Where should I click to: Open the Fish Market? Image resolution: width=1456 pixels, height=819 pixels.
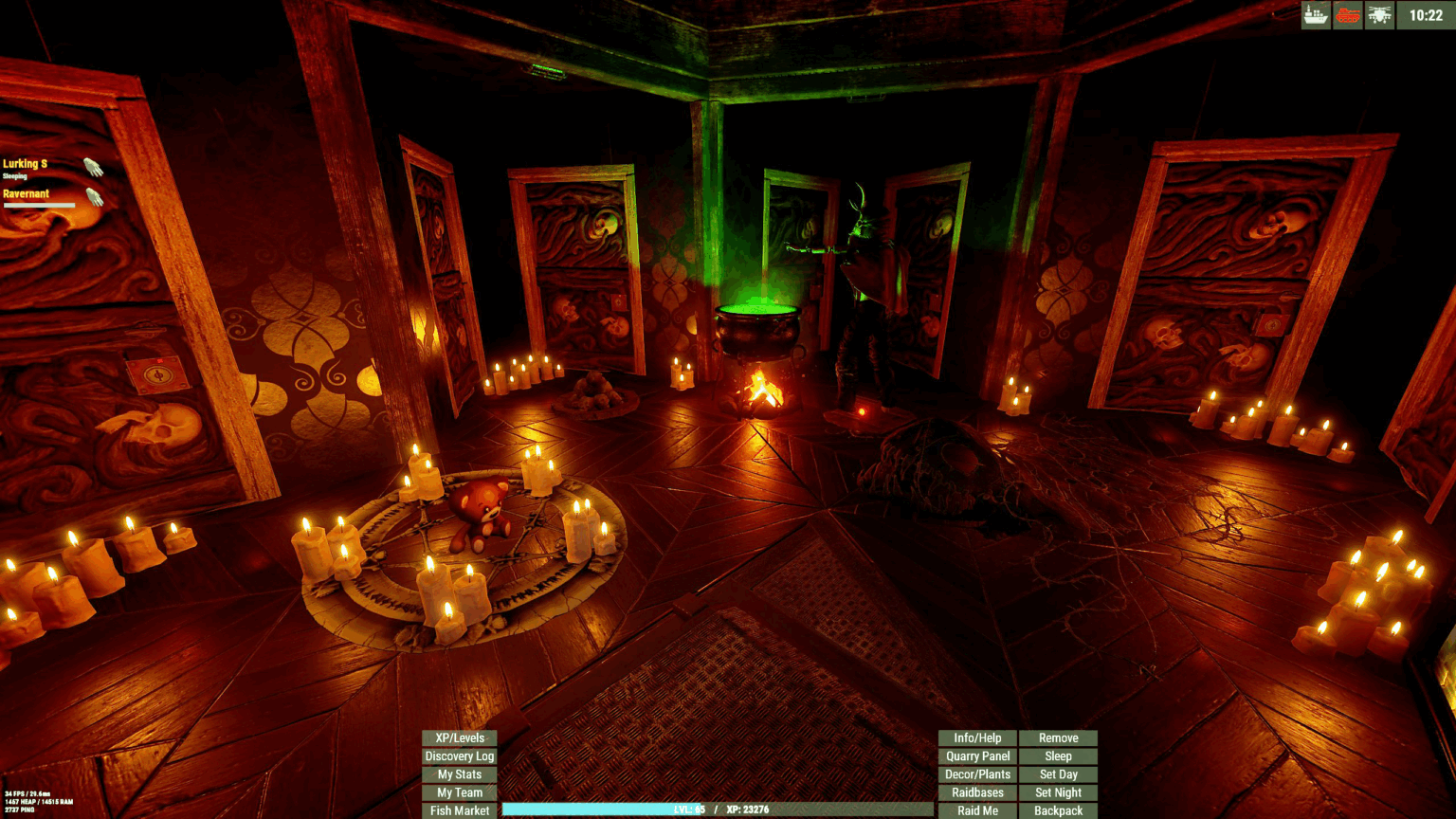(459, 810)
